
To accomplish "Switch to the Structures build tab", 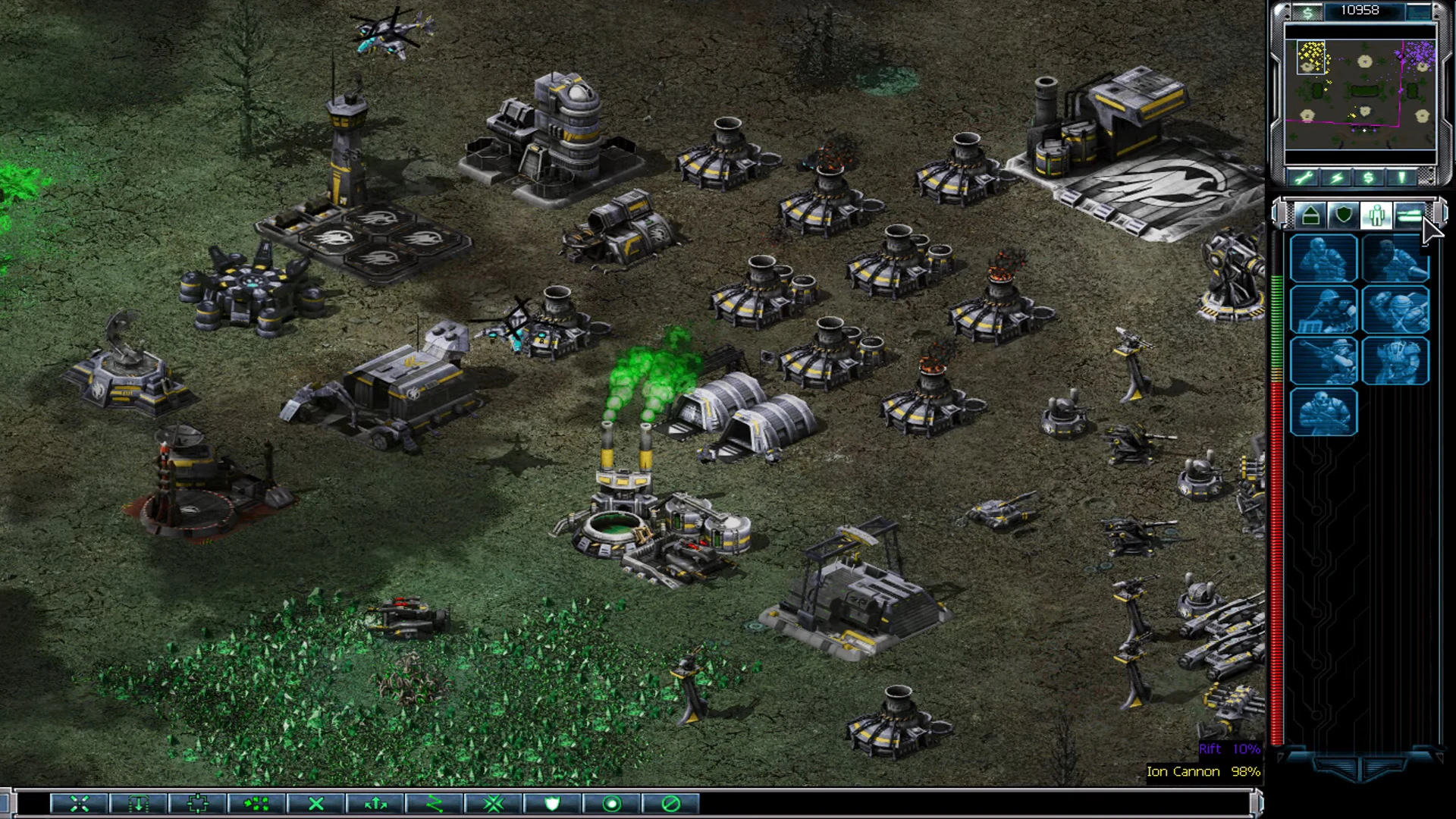I will coord(1310,216).
